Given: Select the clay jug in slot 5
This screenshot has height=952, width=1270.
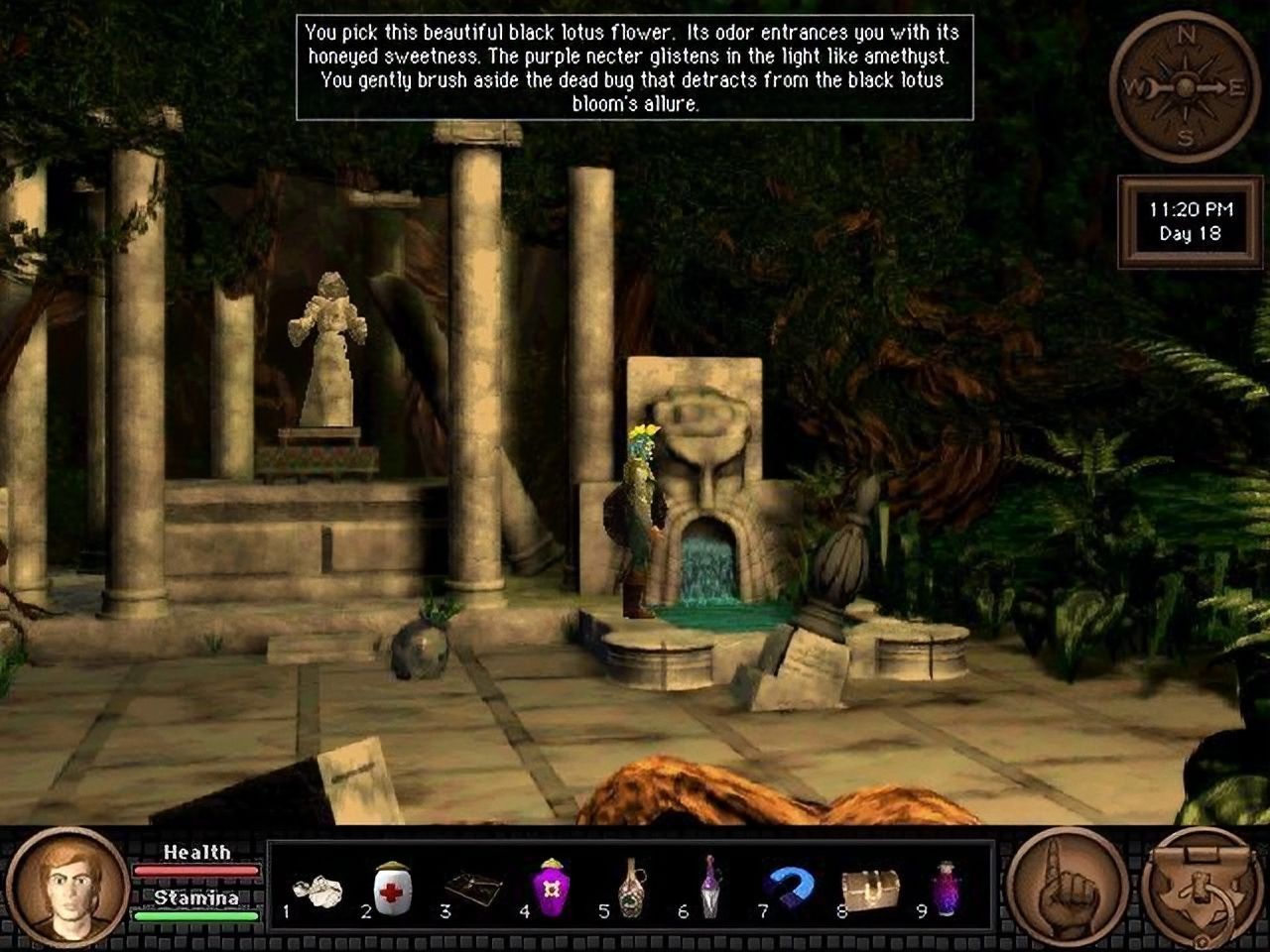Looking at the screenshot, I should (x=630, y=888).
